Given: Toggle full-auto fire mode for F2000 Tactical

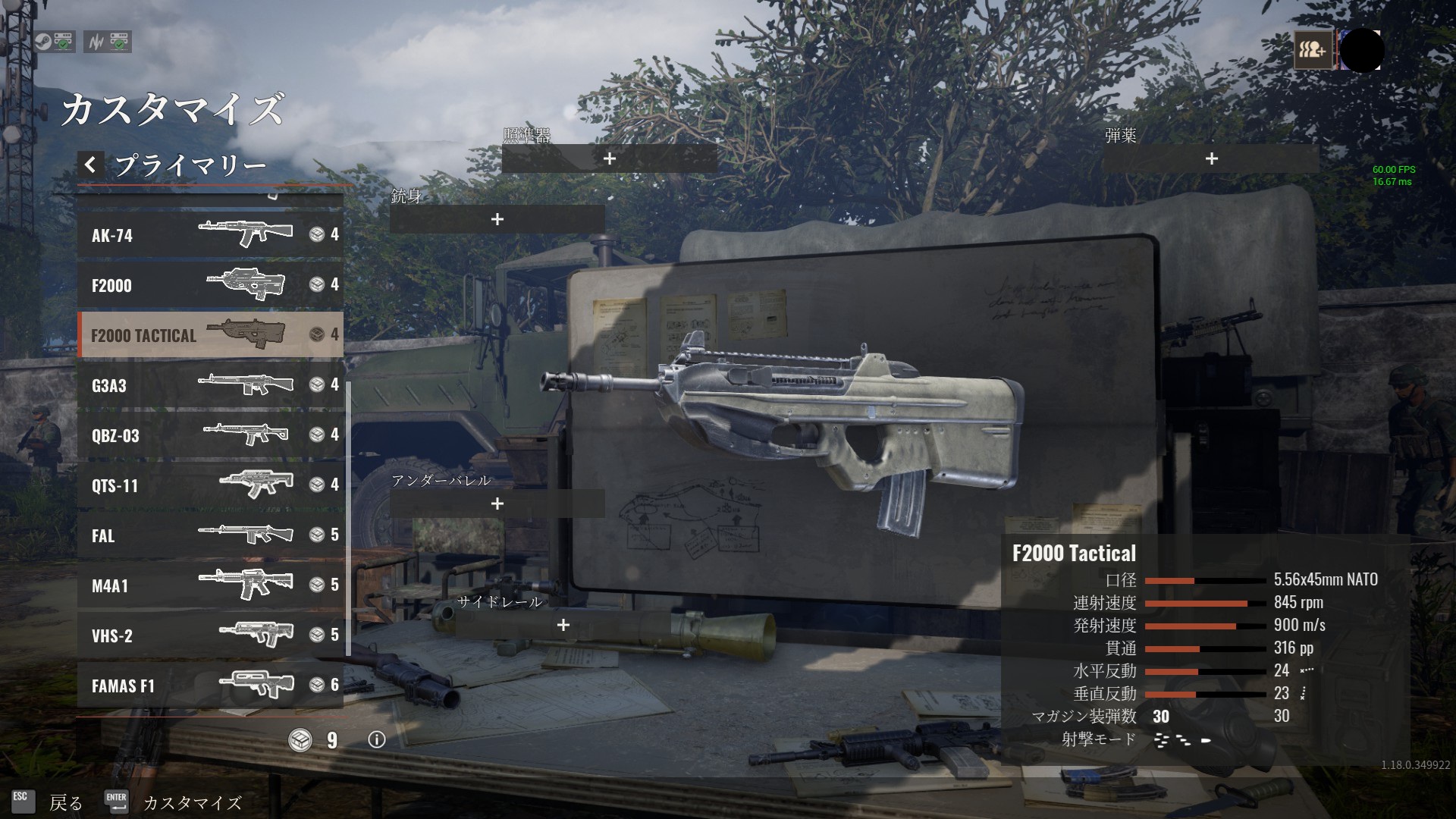Looking at the screenshot, I should (x=1159, y=741).
